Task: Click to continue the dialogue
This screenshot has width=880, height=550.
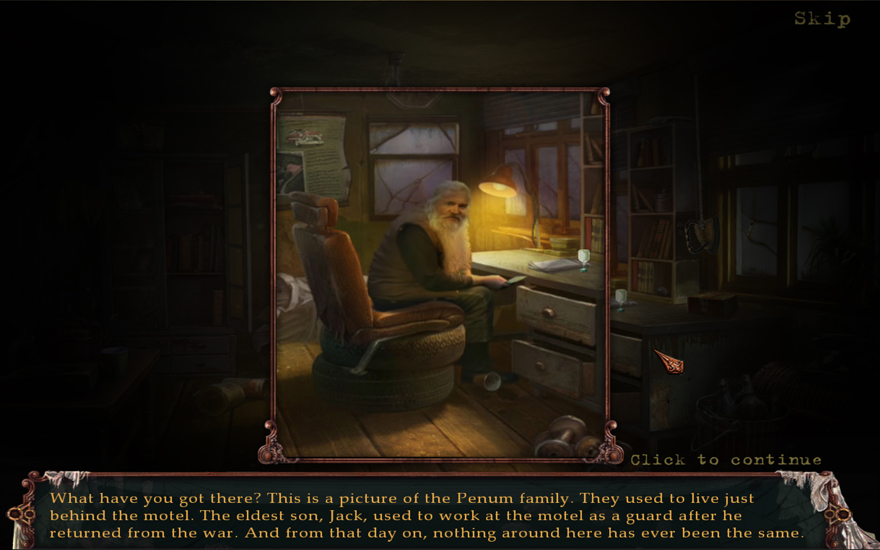Action: (x=725, y=460)
